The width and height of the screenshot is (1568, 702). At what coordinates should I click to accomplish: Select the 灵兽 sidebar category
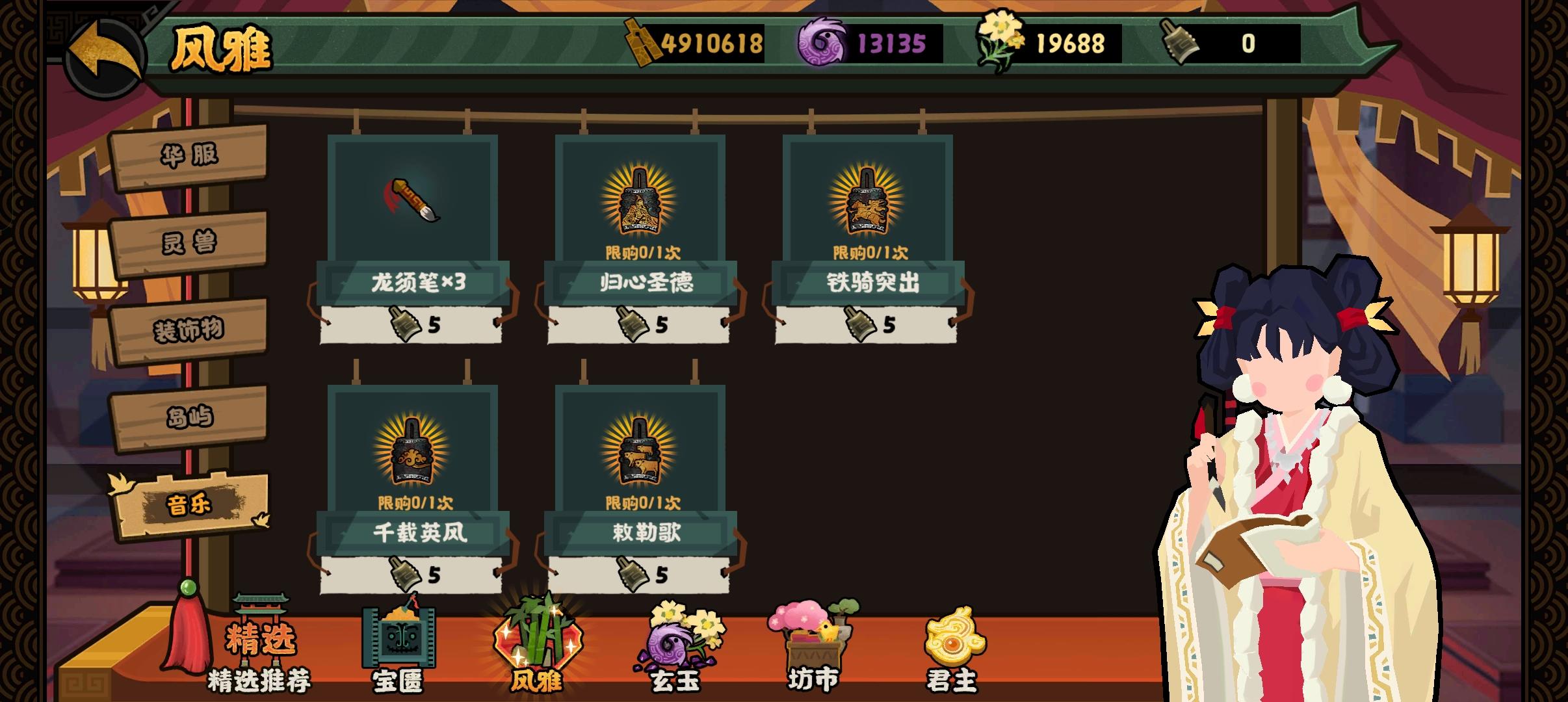190,244
